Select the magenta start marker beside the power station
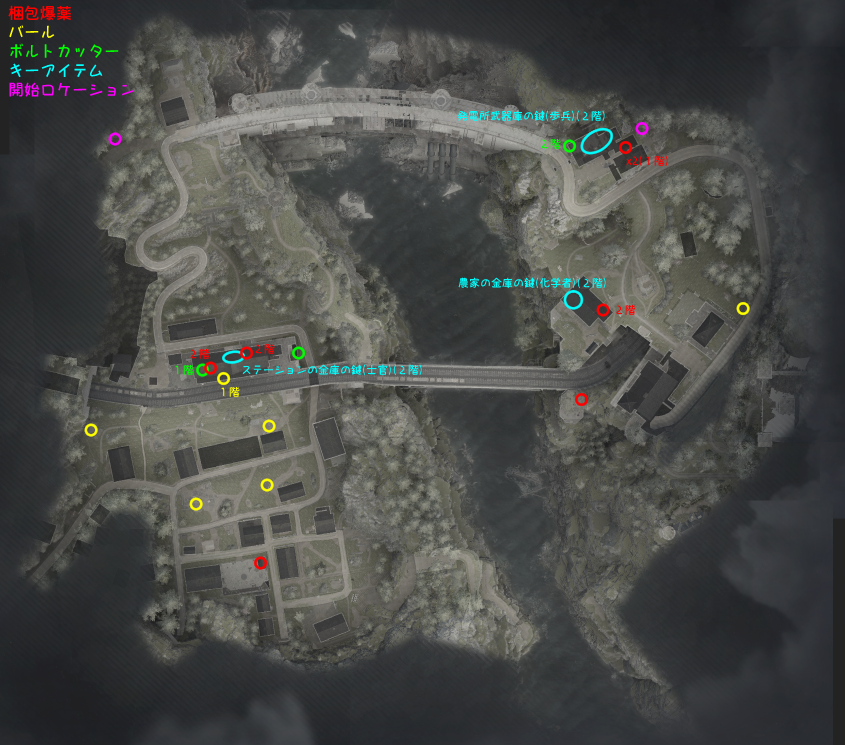This screenshot has height=745, width=845. (x=642, y=128)
